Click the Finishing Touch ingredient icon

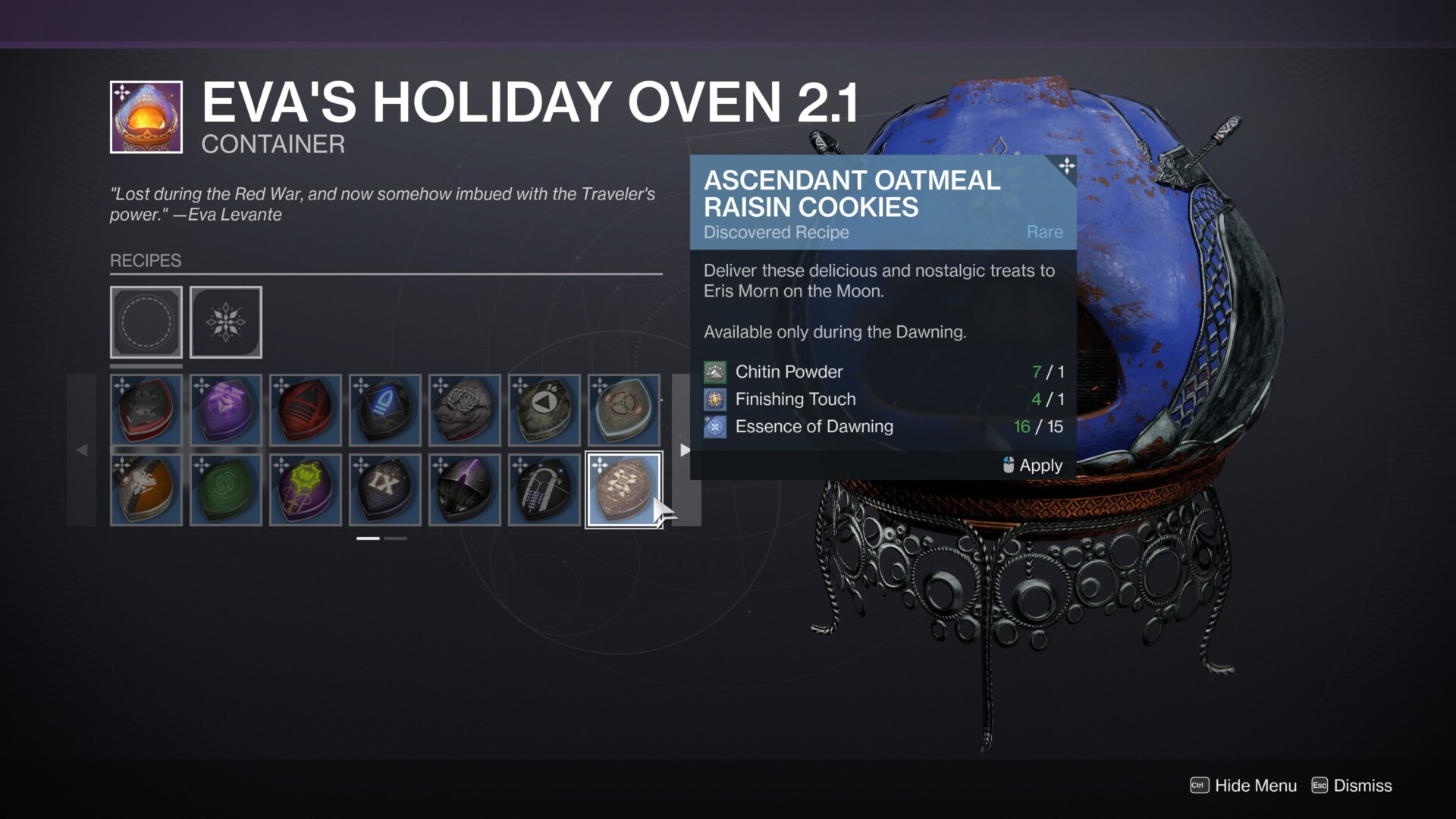pos(714,399)
